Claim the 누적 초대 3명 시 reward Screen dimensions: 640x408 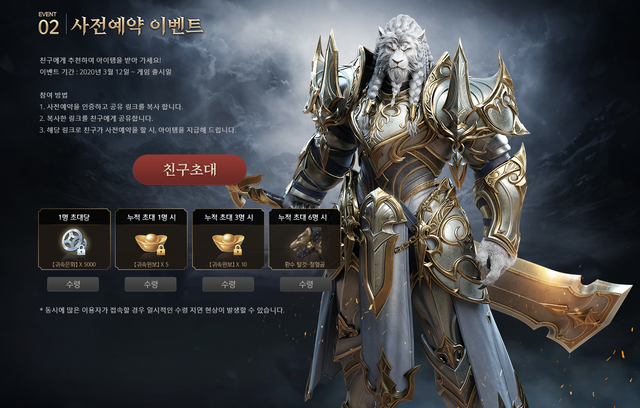click(x=228, y=284)
